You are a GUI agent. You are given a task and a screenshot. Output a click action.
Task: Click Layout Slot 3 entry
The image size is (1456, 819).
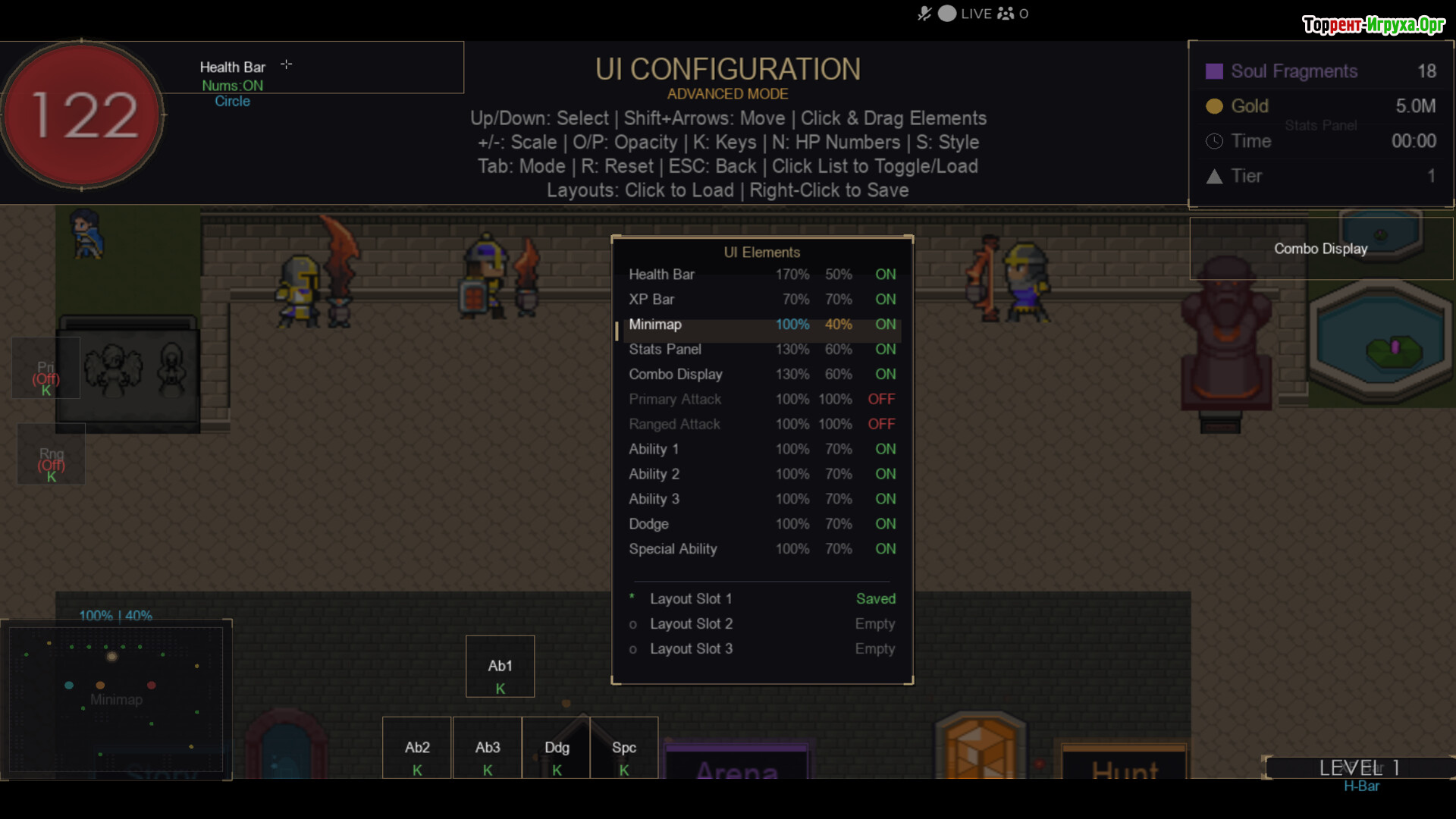click(761, 649)
